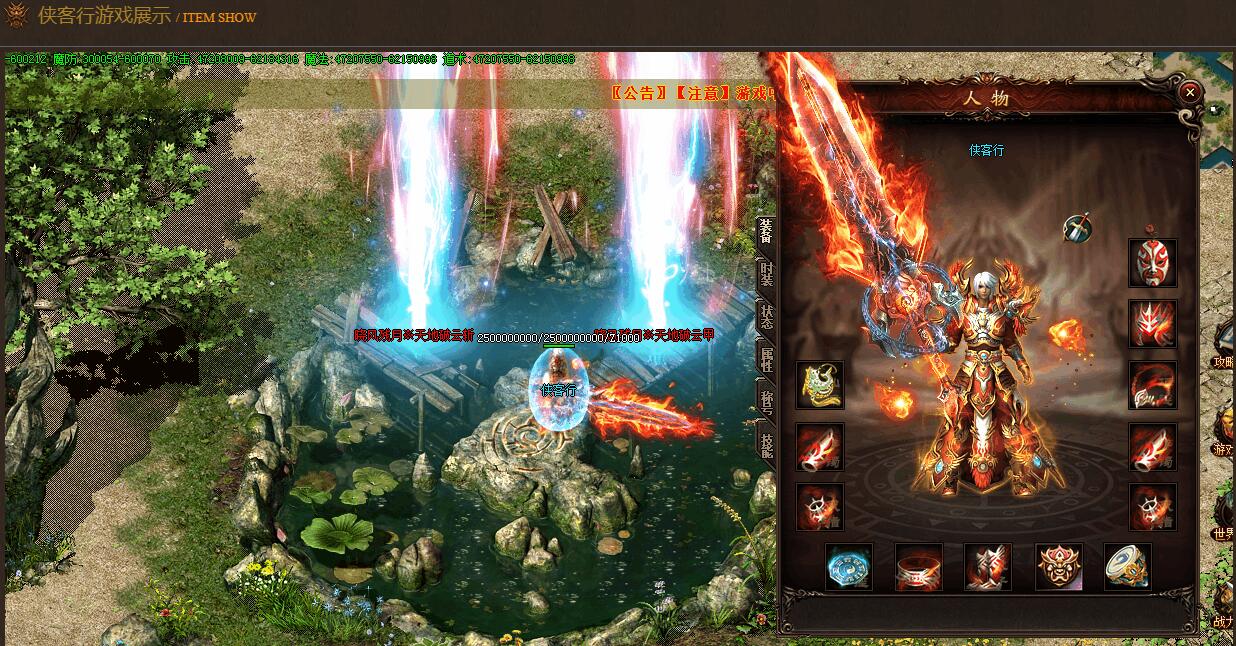Select the blue round talisman slot
This screenshot has width=1236, height=646.
click(849, 567)
